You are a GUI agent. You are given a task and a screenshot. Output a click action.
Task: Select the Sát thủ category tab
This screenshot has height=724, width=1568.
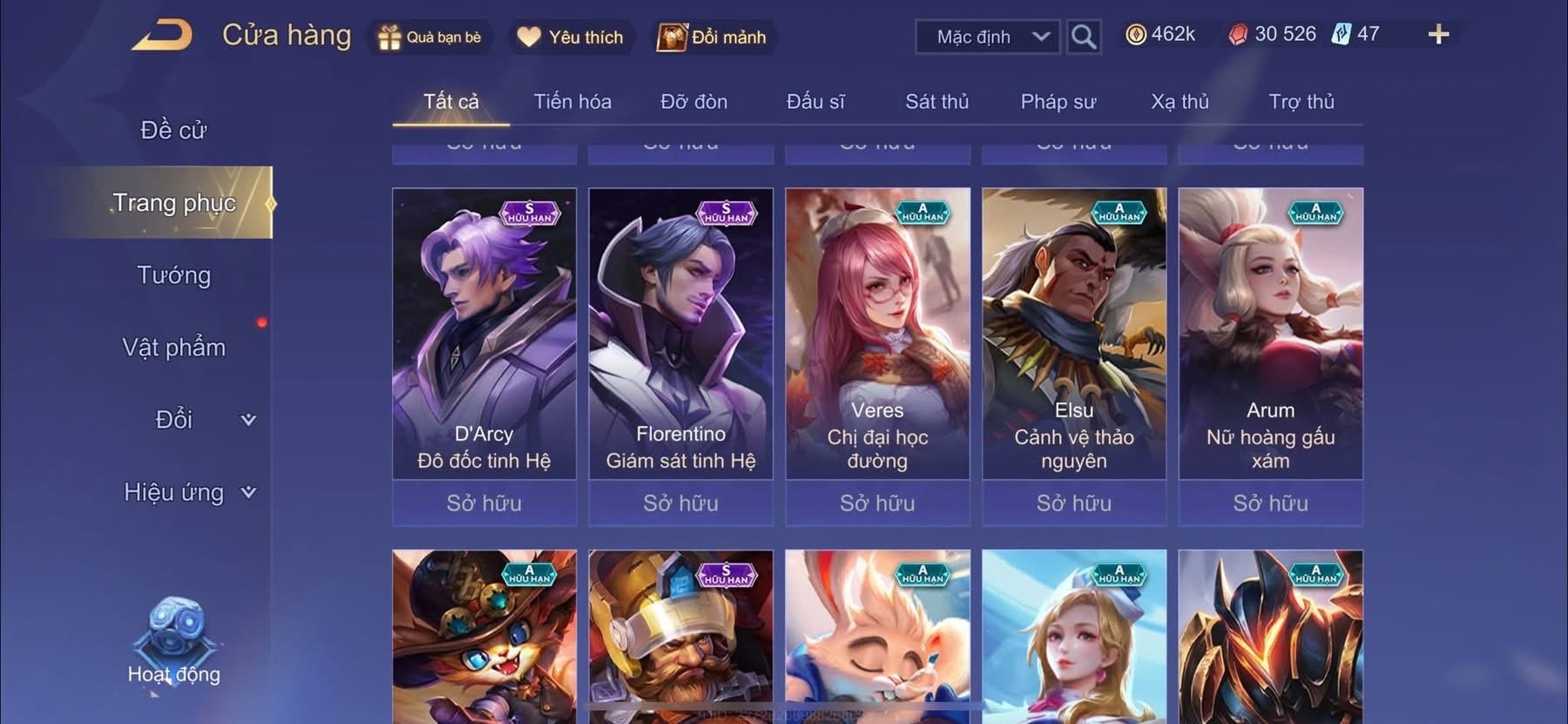(x=936, y=102)
